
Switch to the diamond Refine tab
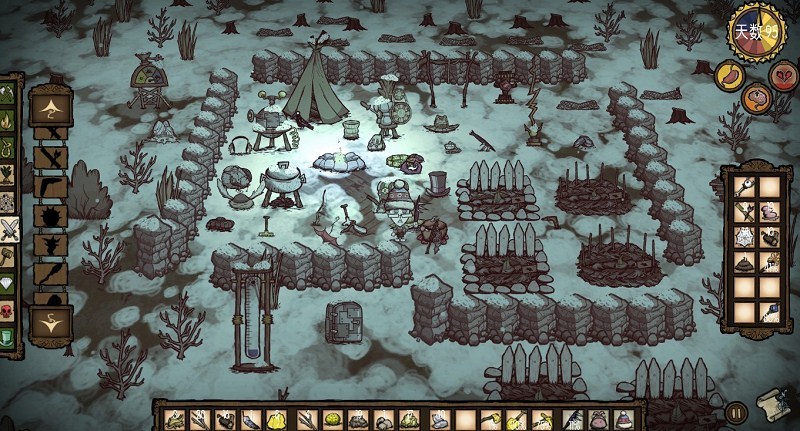point(8,281)
